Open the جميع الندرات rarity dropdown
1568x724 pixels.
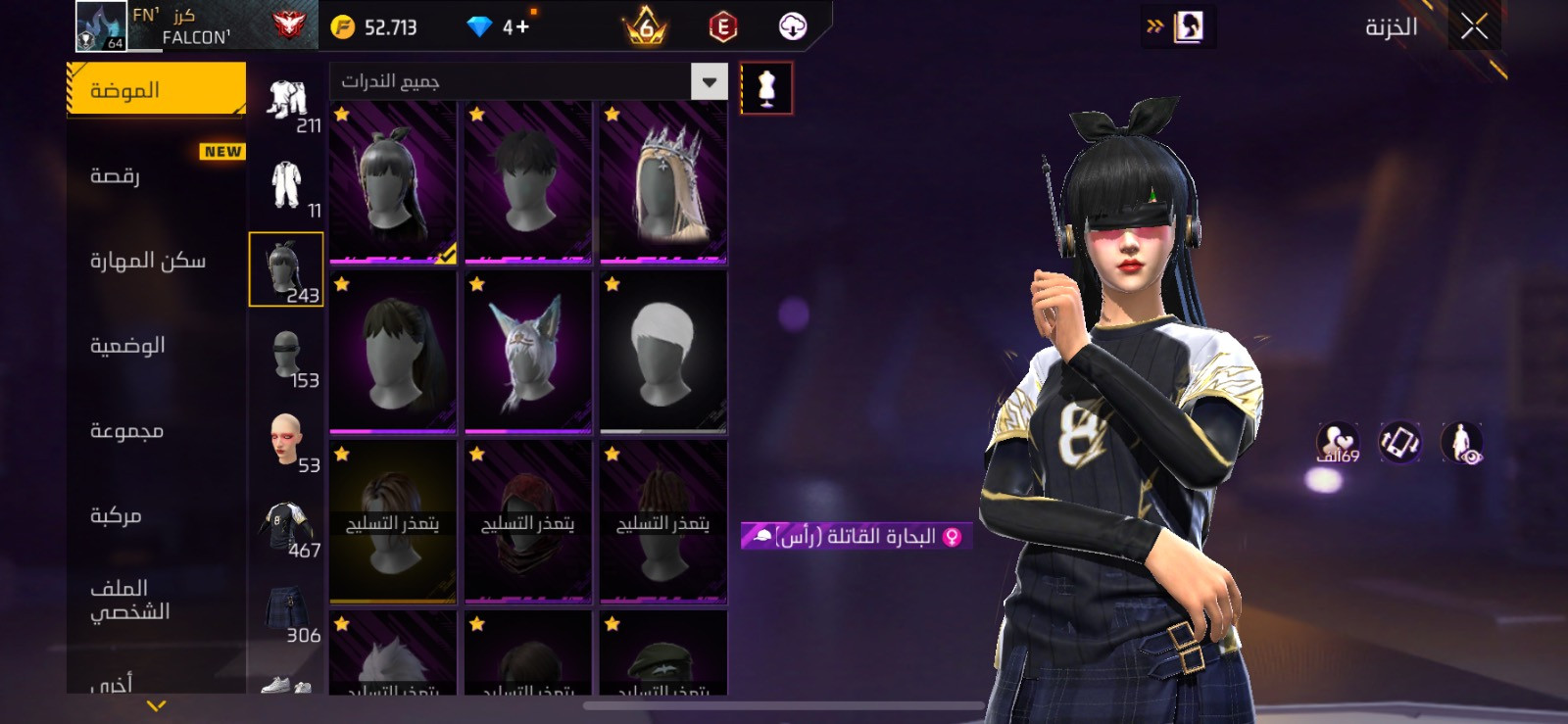[x=528, y=81]
